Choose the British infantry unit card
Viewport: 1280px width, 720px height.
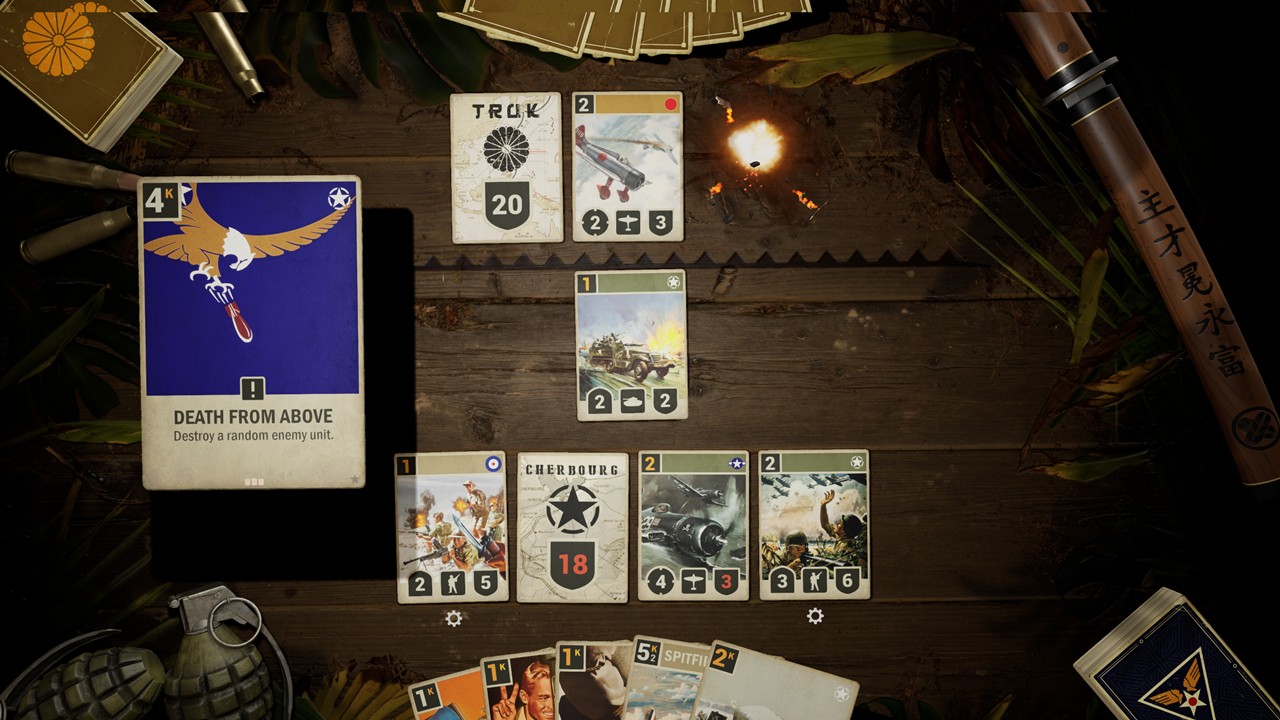(x=451, y=526)
